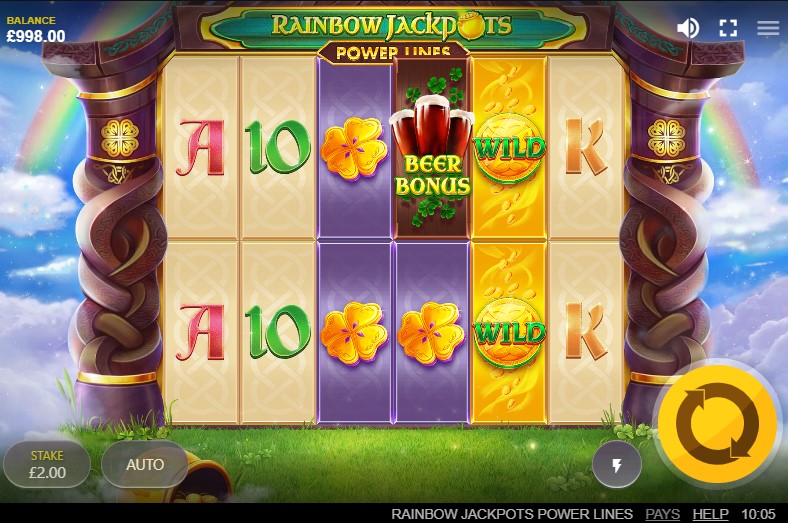Open the Help page
788x523 pixels.
710,513
